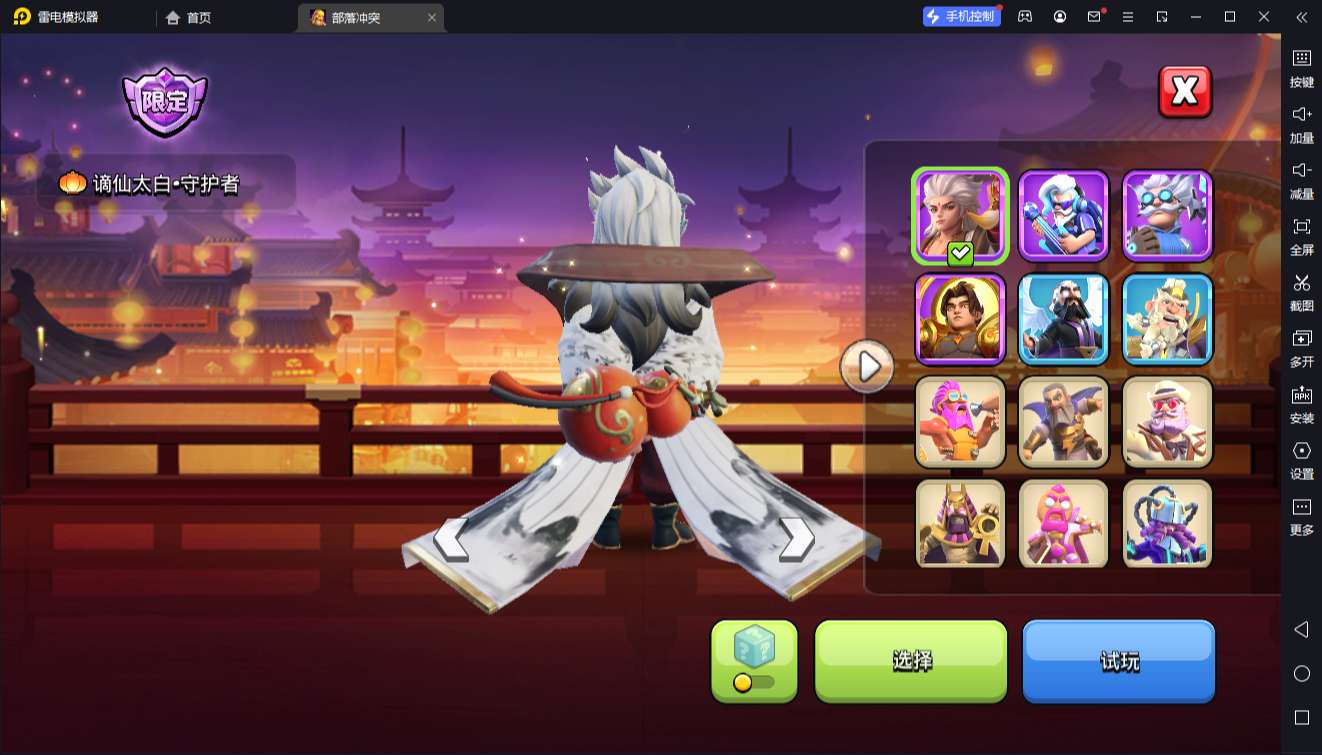
Task: Click the gamepad icon in the title bar
Action: (x=1023, y=17)
